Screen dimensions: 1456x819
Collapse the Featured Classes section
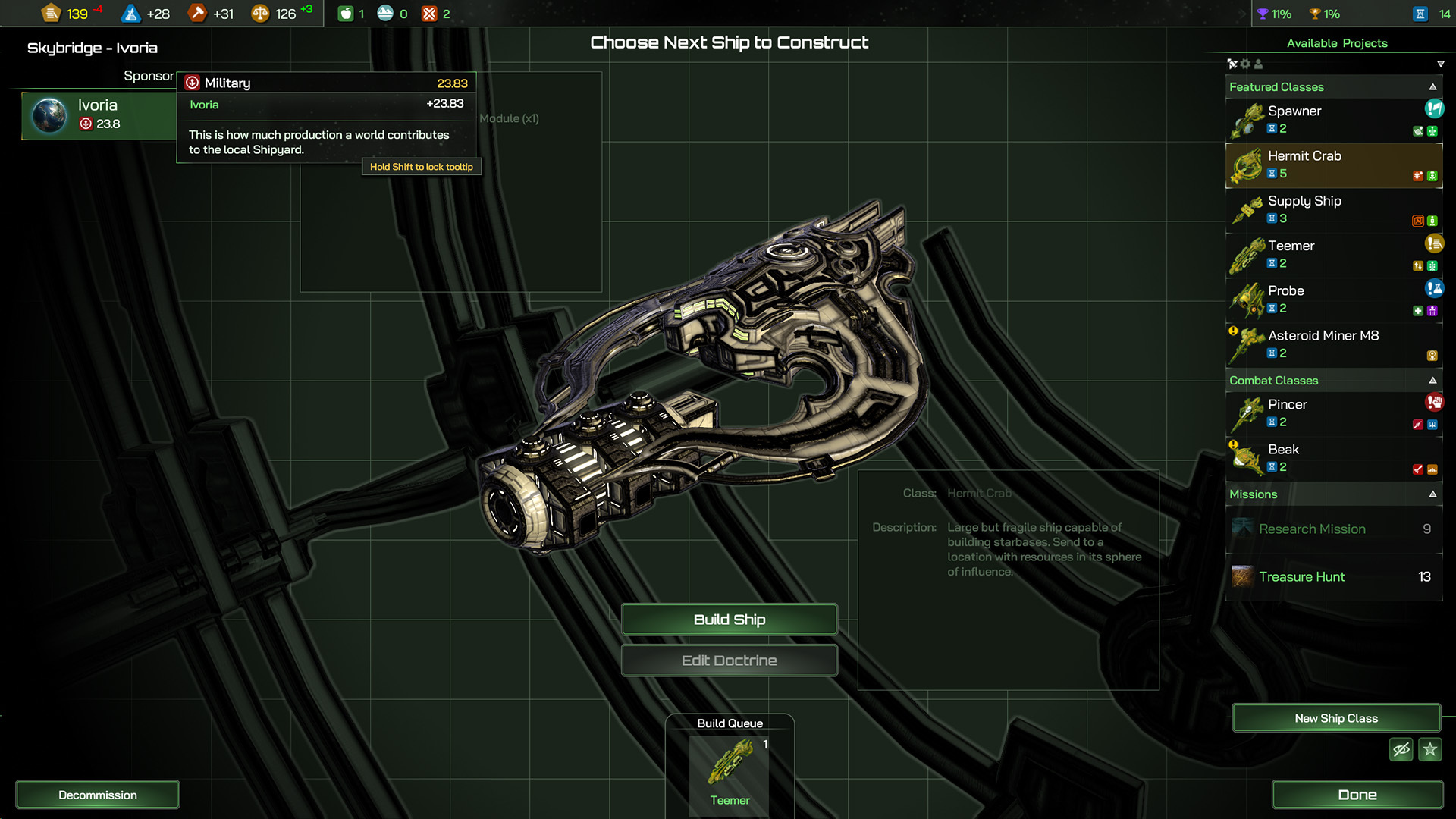1432,87
